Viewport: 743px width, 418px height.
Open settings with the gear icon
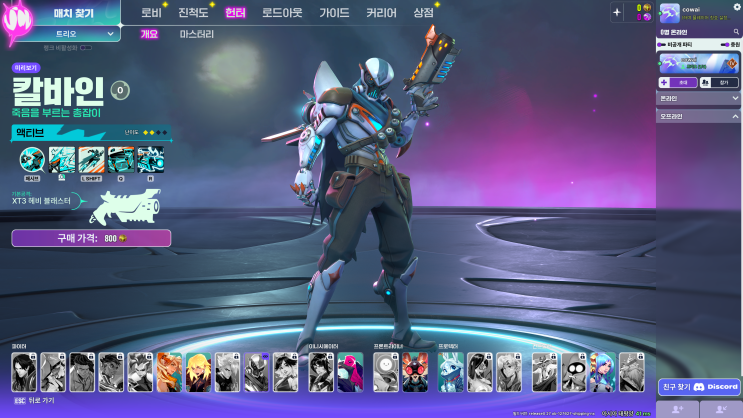click(x=736, y=6)
